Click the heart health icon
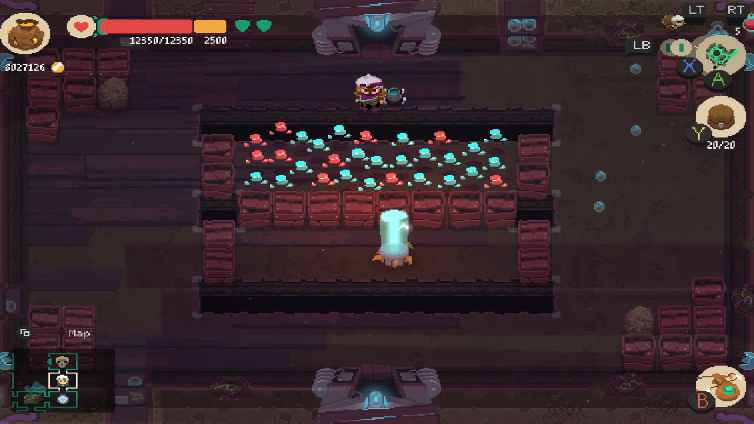The height and width of the screenshot is (424, 754). 80,26
